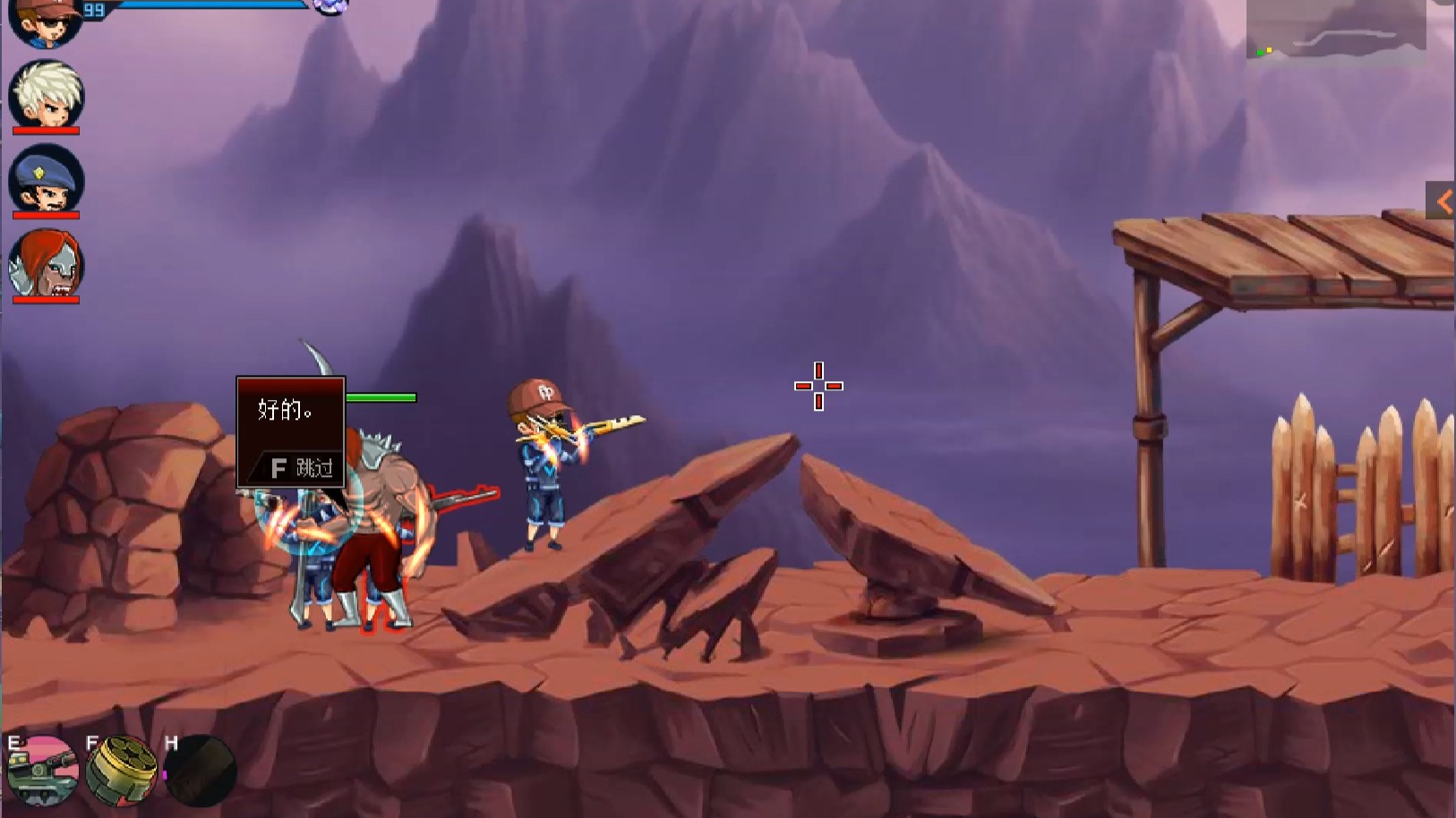The height and width of the screenshot is (818, 1456).
Task: Click the darkened H skill slot
Action: tap(201, 771)
